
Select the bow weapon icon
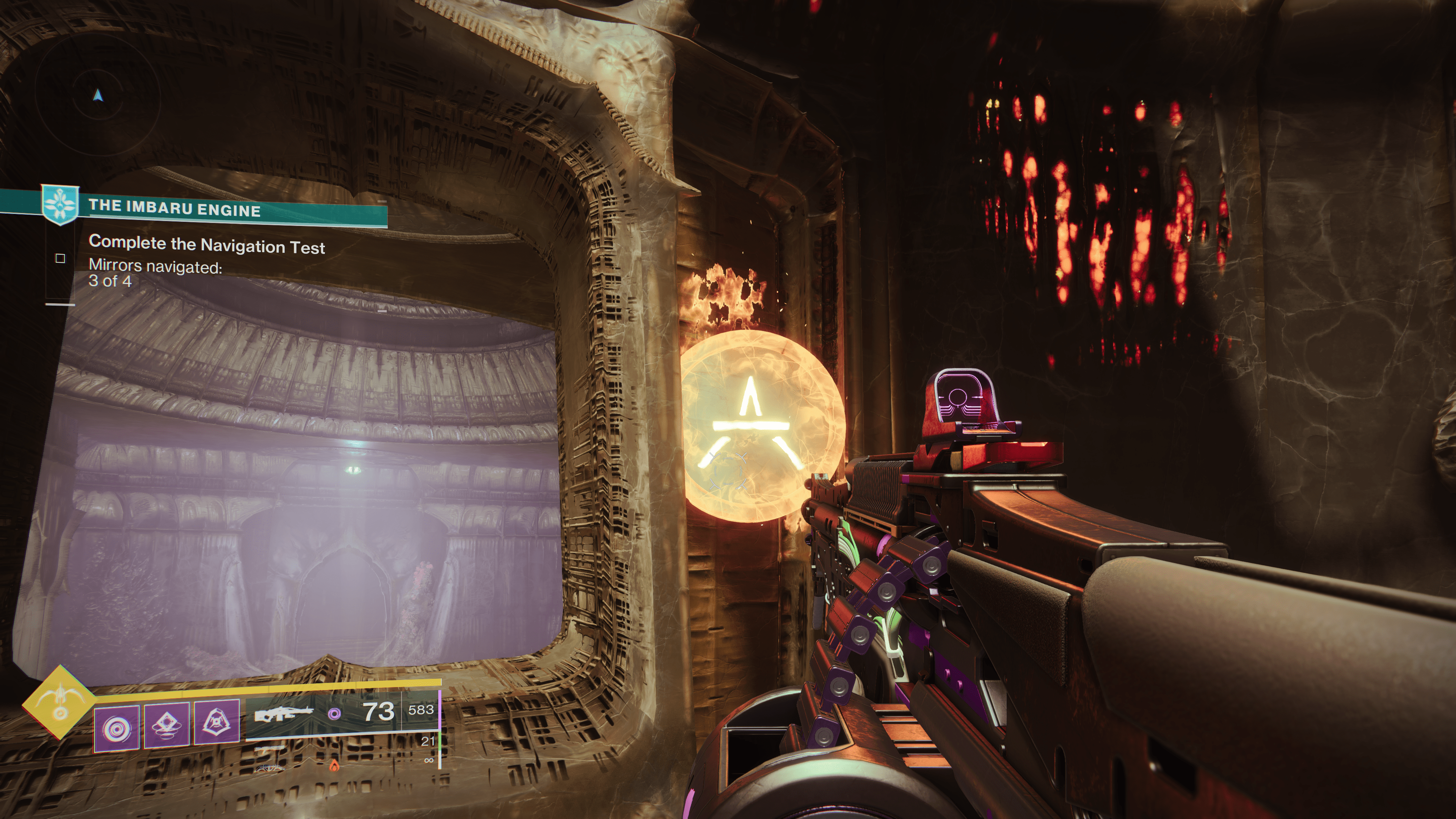pos(269,768)
